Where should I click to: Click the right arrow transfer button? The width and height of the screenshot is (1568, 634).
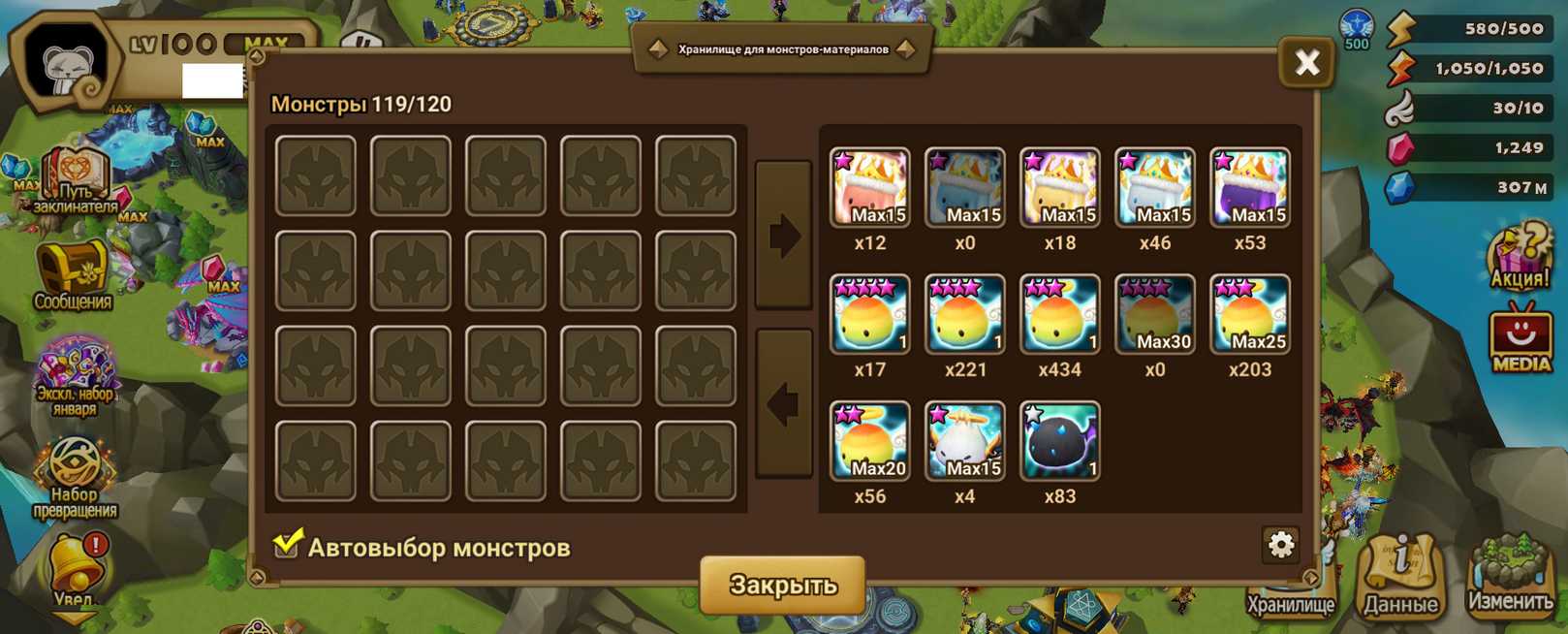pos(783,236)
